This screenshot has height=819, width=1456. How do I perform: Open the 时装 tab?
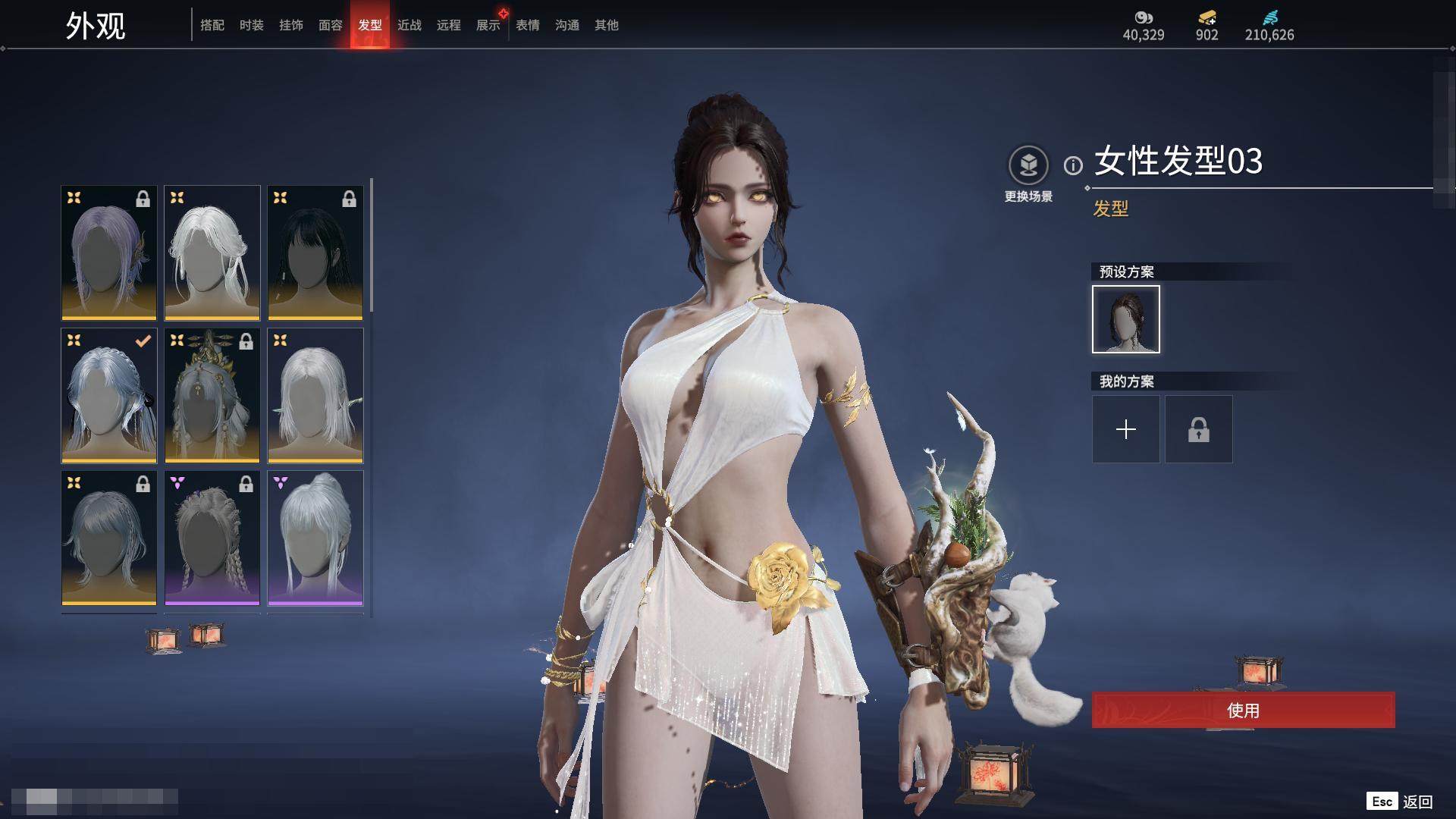[x=252, y=25]
